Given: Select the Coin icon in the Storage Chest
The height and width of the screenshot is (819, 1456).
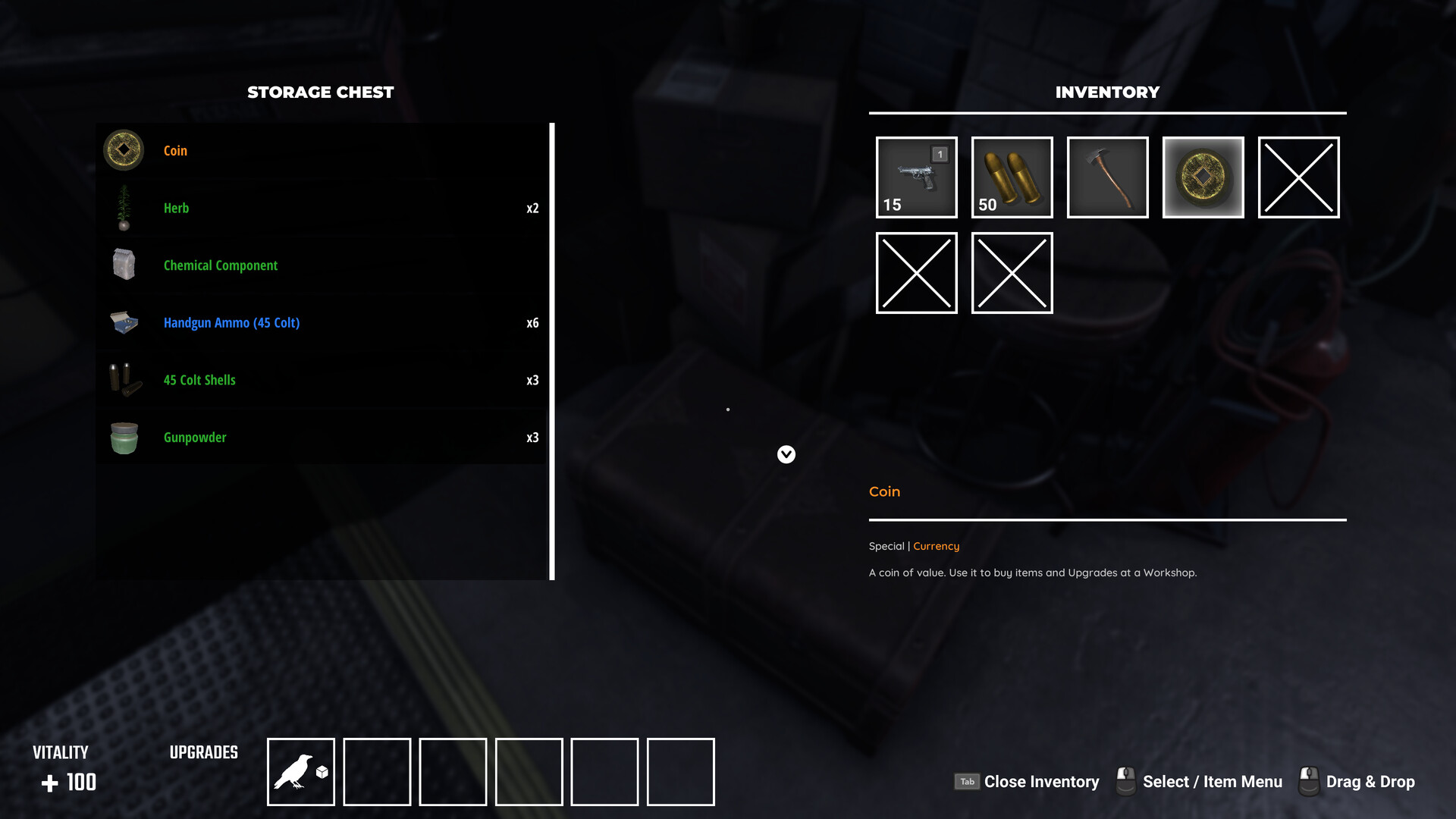Looking at the screenshot, I should pos(124,150).
